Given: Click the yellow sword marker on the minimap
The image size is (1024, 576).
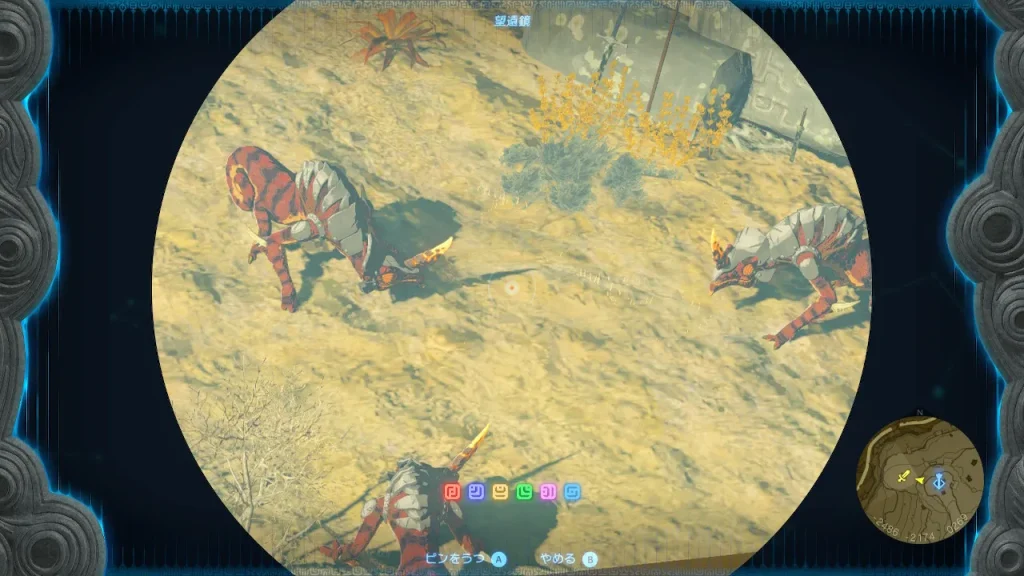Looking at the screenshot, I should [x=904, y=477].
